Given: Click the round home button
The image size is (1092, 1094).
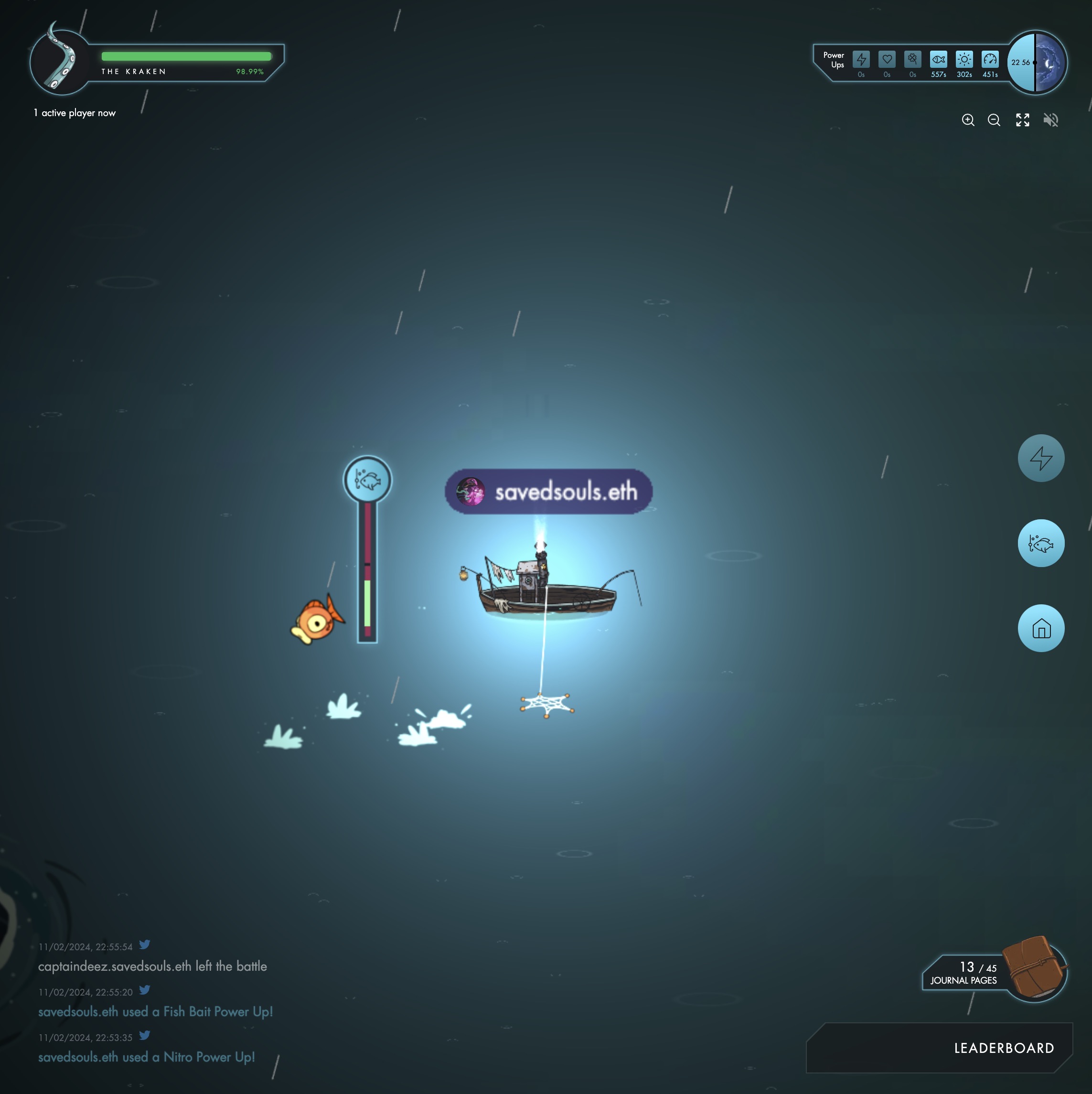Looking at the screenshot, I should tap(1040, 629).
